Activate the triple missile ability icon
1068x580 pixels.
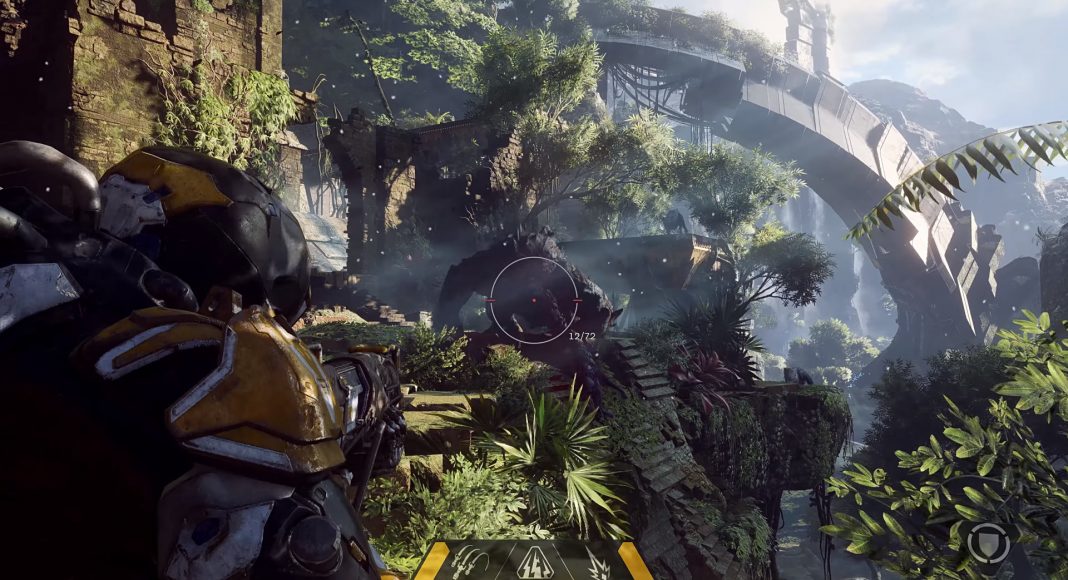470,562
